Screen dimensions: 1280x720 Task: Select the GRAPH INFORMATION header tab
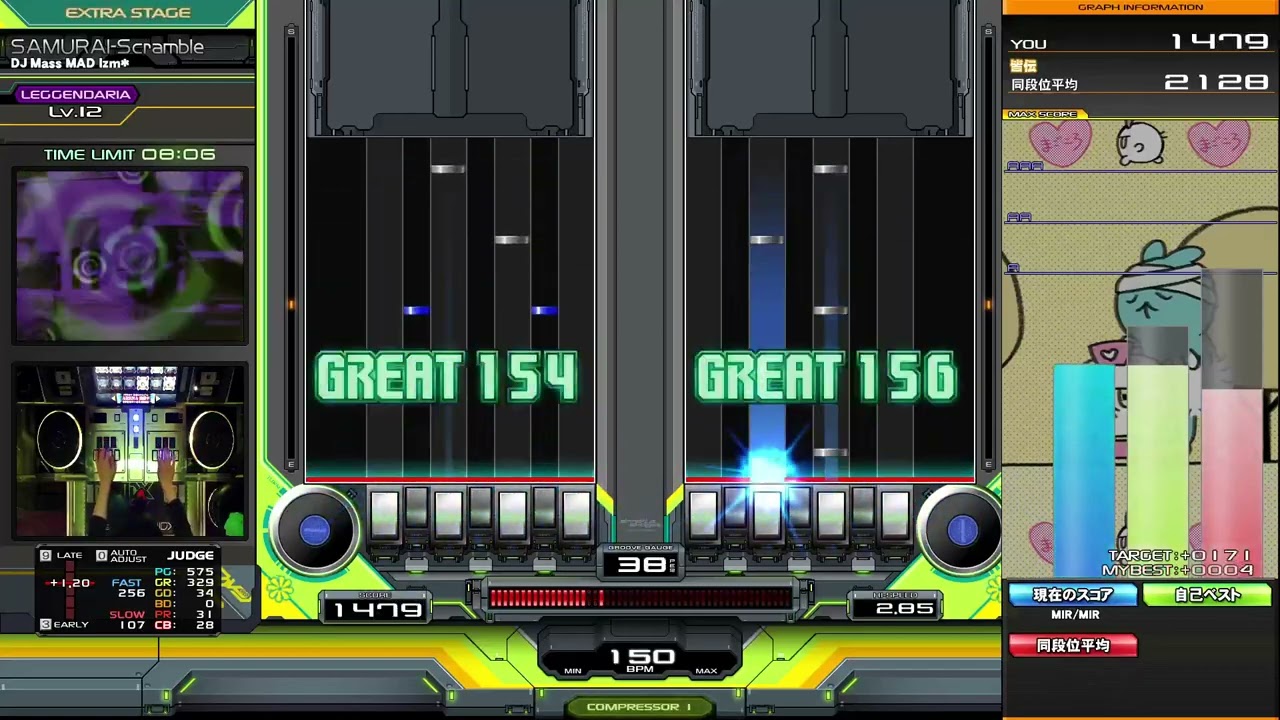coord(1140,7)
